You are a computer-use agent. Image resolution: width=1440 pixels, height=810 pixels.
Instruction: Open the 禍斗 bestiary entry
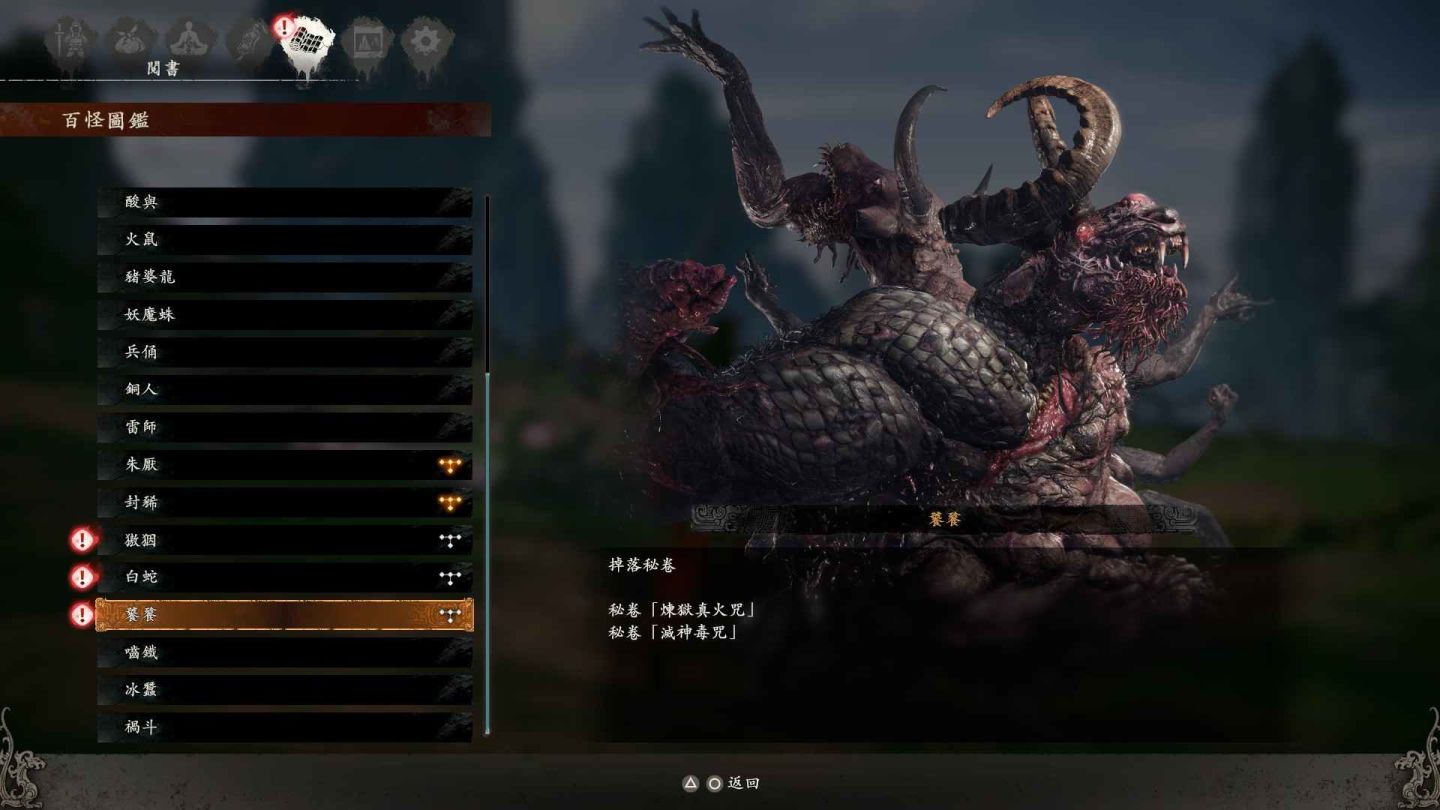click(x=284, y=728)
